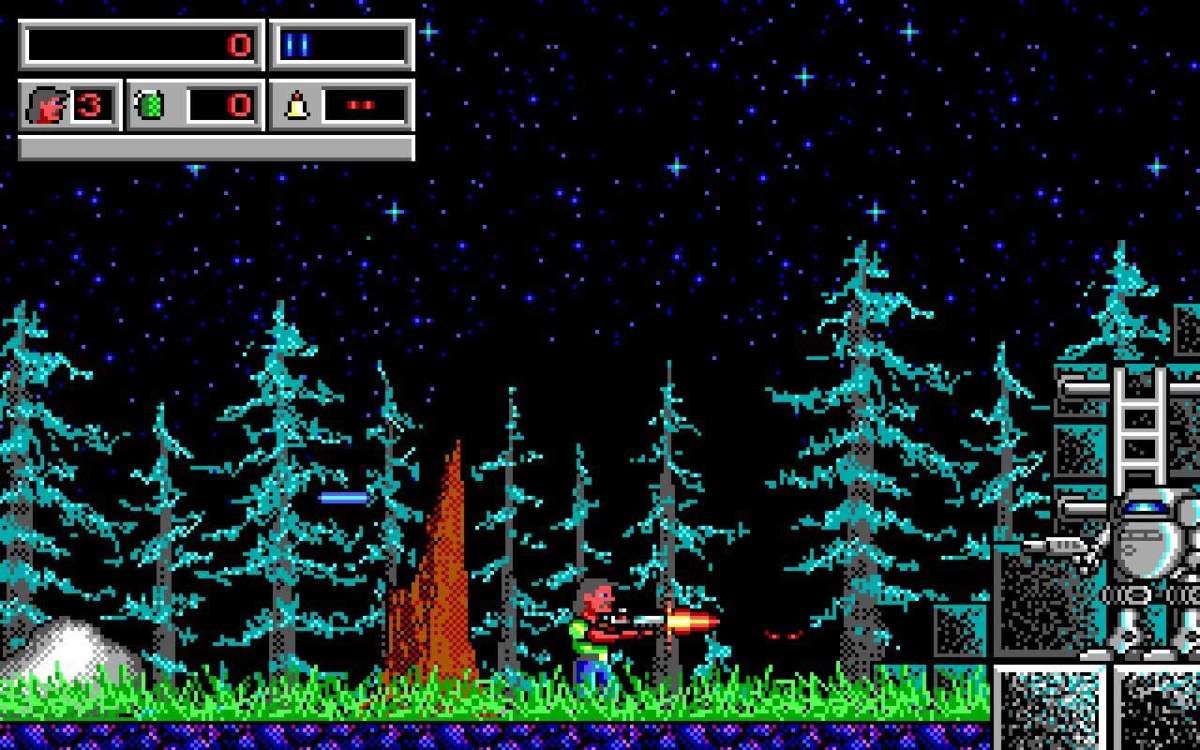Click the player face lives icon
Image resolution: width=1200 pixels, height=750 pixels.
pyautogui.click(x=47, y=105)
